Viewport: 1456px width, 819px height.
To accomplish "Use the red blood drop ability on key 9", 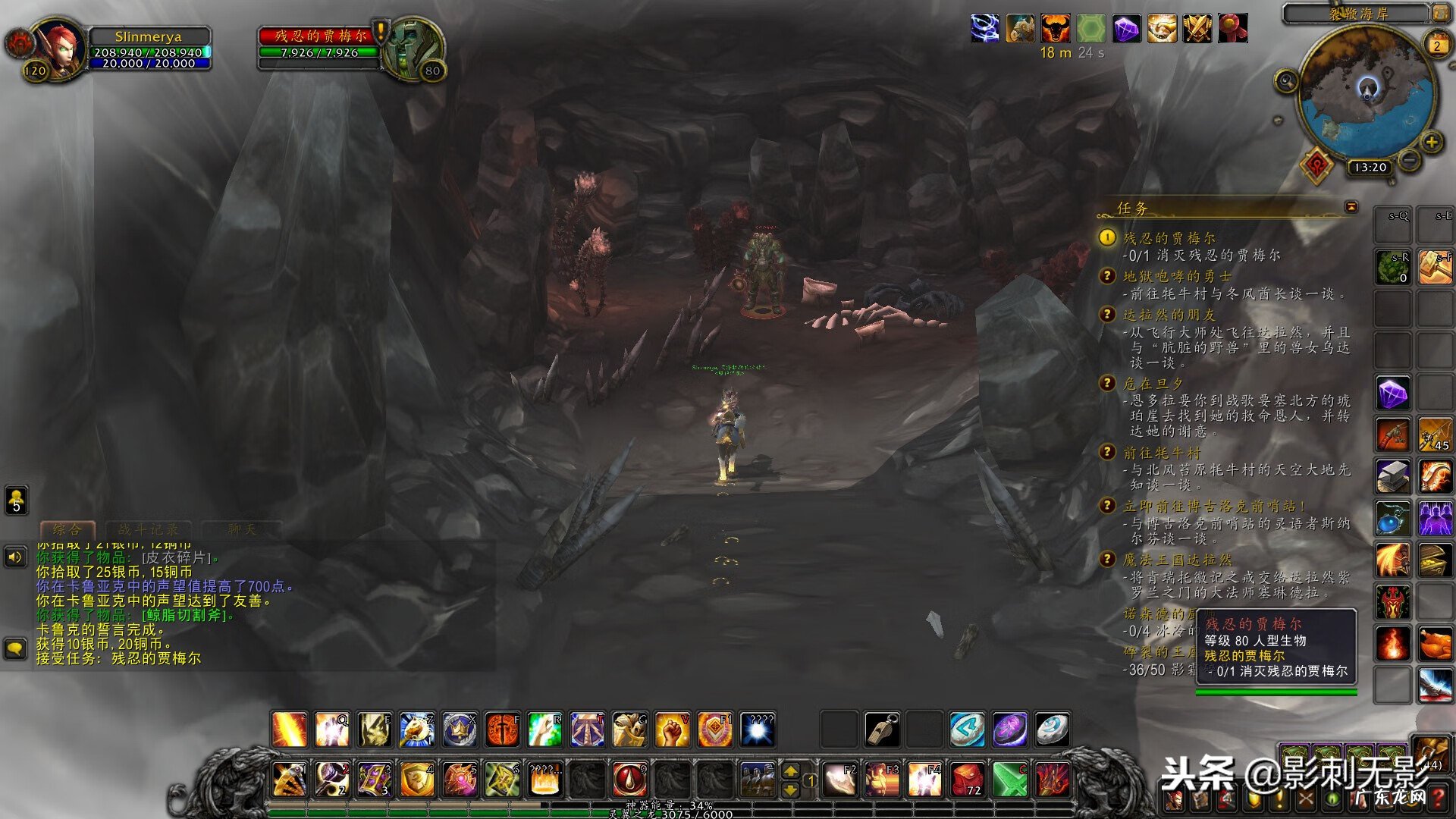I will pos(629,779).
